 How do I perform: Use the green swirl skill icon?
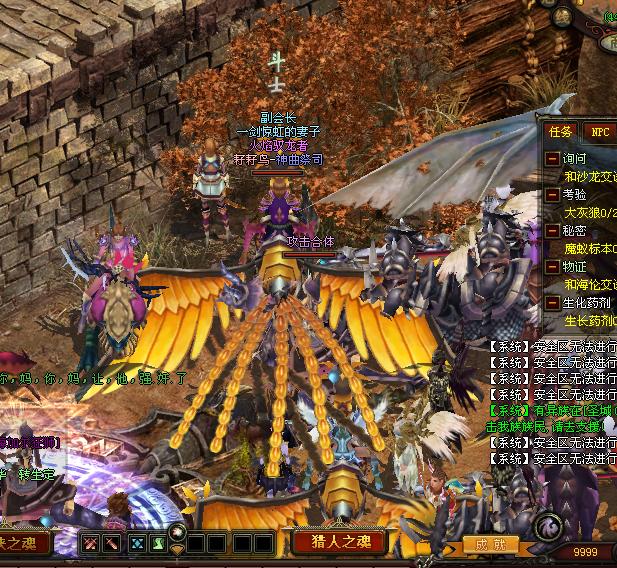click(159, 543)
